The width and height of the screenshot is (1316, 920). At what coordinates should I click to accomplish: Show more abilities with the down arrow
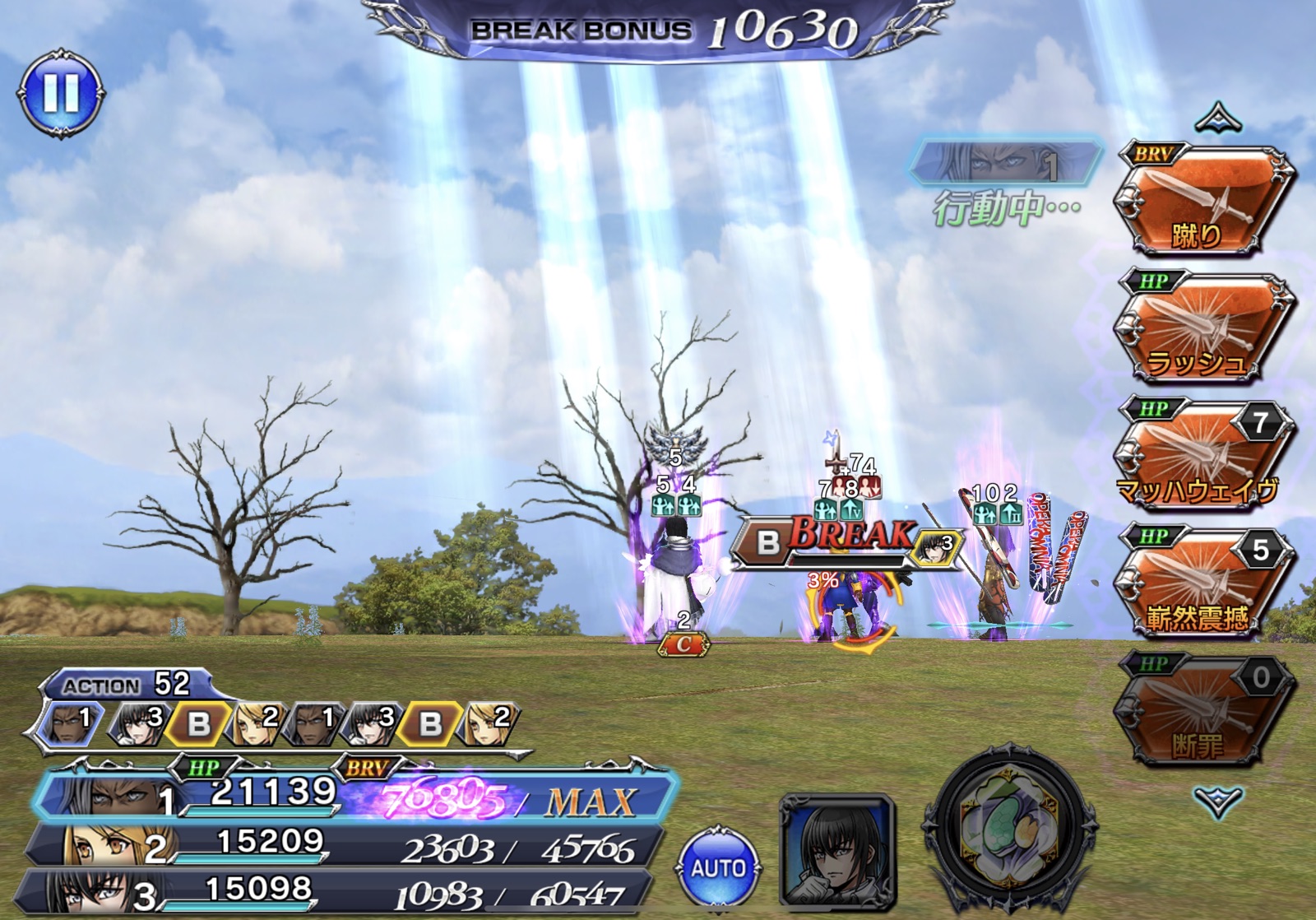1218,800
